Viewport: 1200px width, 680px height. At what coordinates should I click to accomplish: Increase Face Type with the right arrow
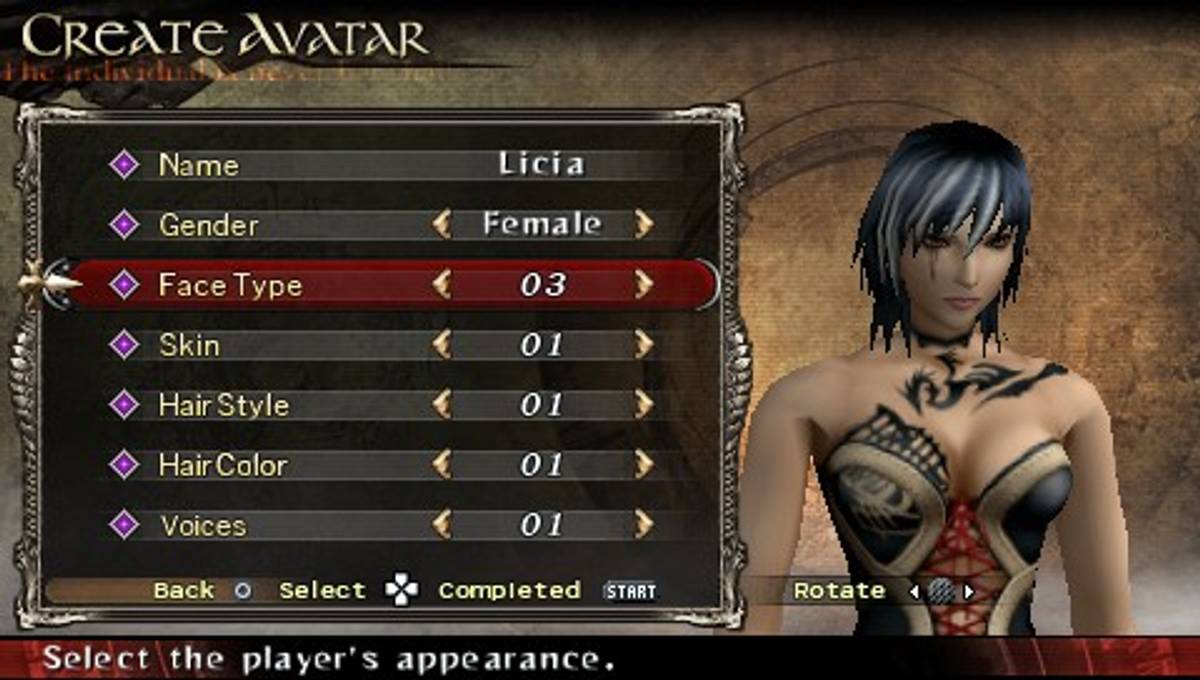[x=643, y=285]
